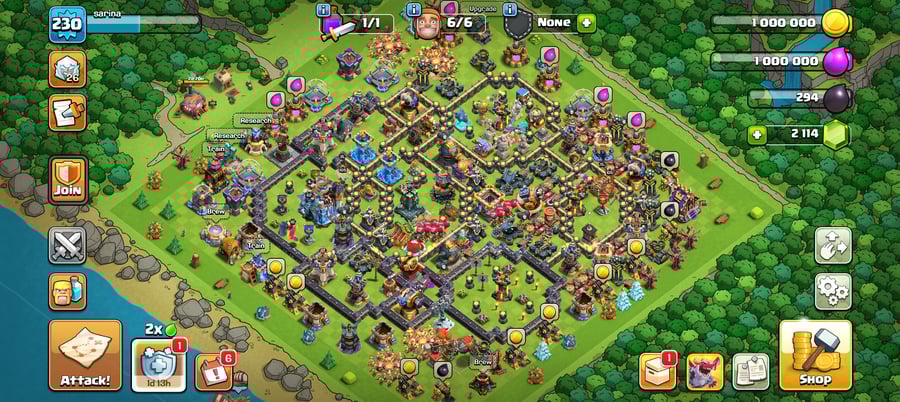This screenshot has height=402, width=900.
Task: Buy gems with the green plus
Action: click(757, 134)
